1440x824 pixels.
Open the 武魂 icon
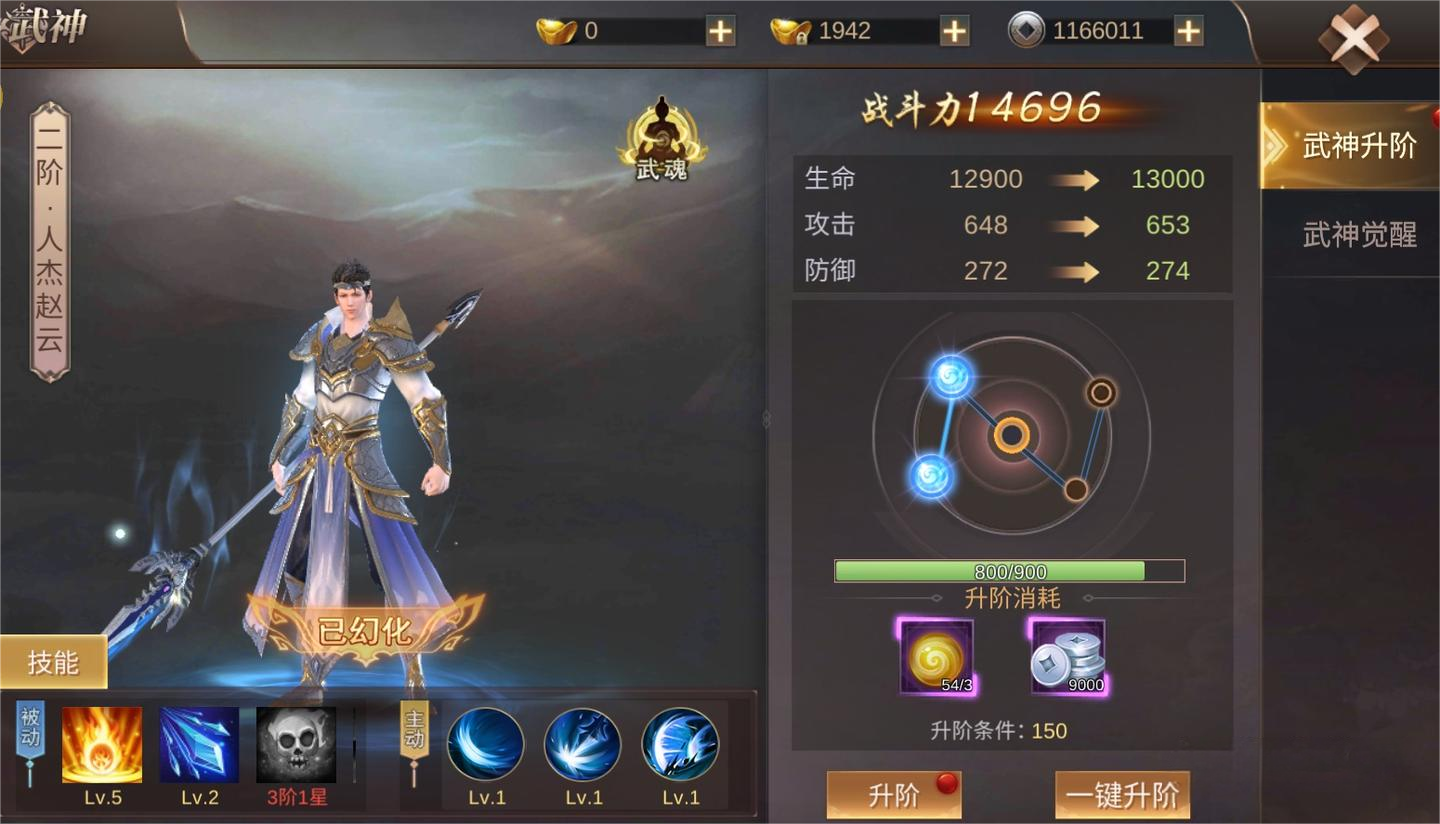[661, 141]
